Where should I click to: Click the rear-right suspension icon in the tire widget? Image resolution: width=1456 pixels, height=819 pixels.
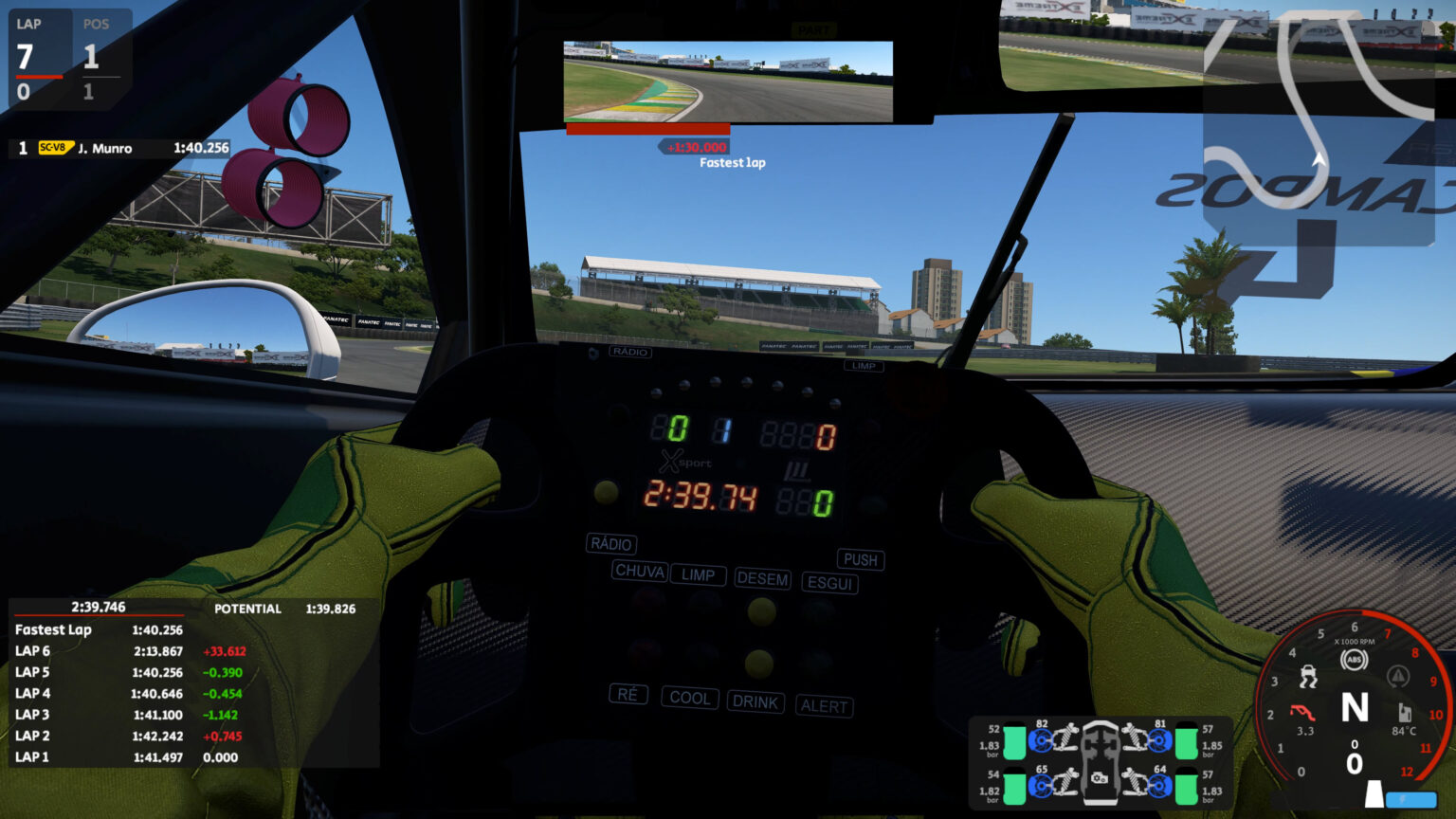pyautogui.click(x=1135, y=782)
